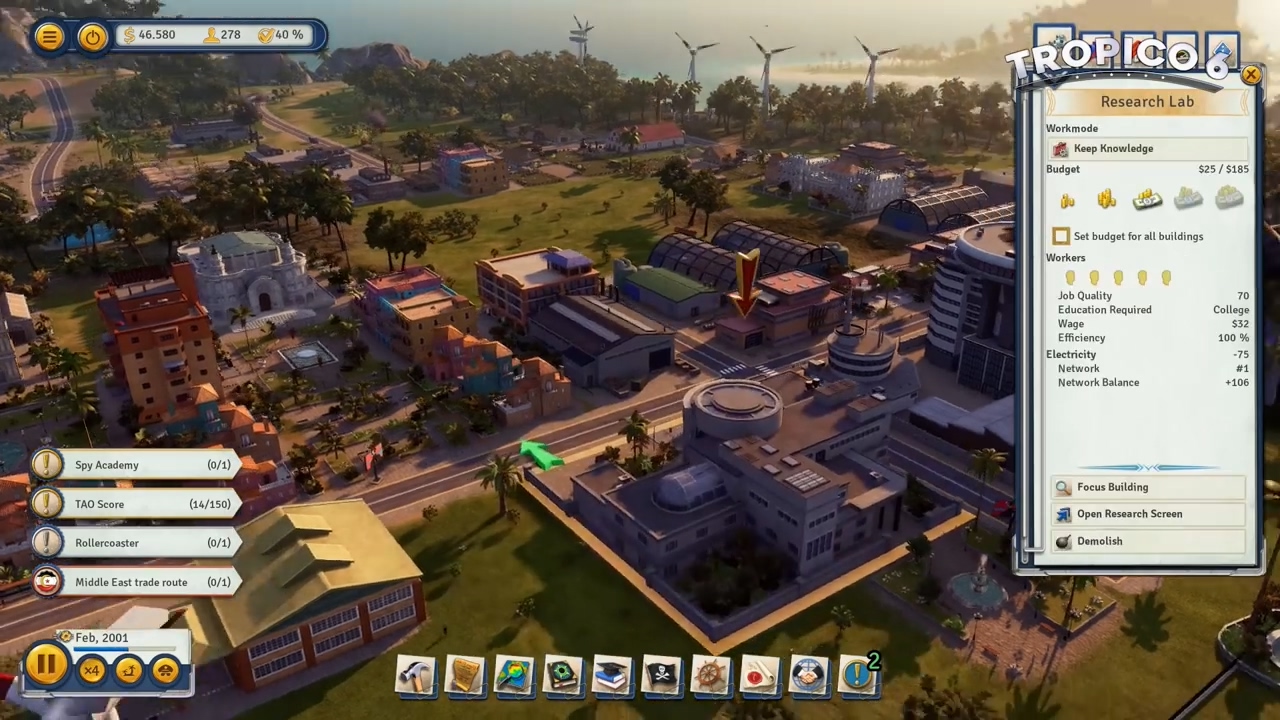Open the graduation cap research menu
1280x720 pixels.
[x=612, y=676]
